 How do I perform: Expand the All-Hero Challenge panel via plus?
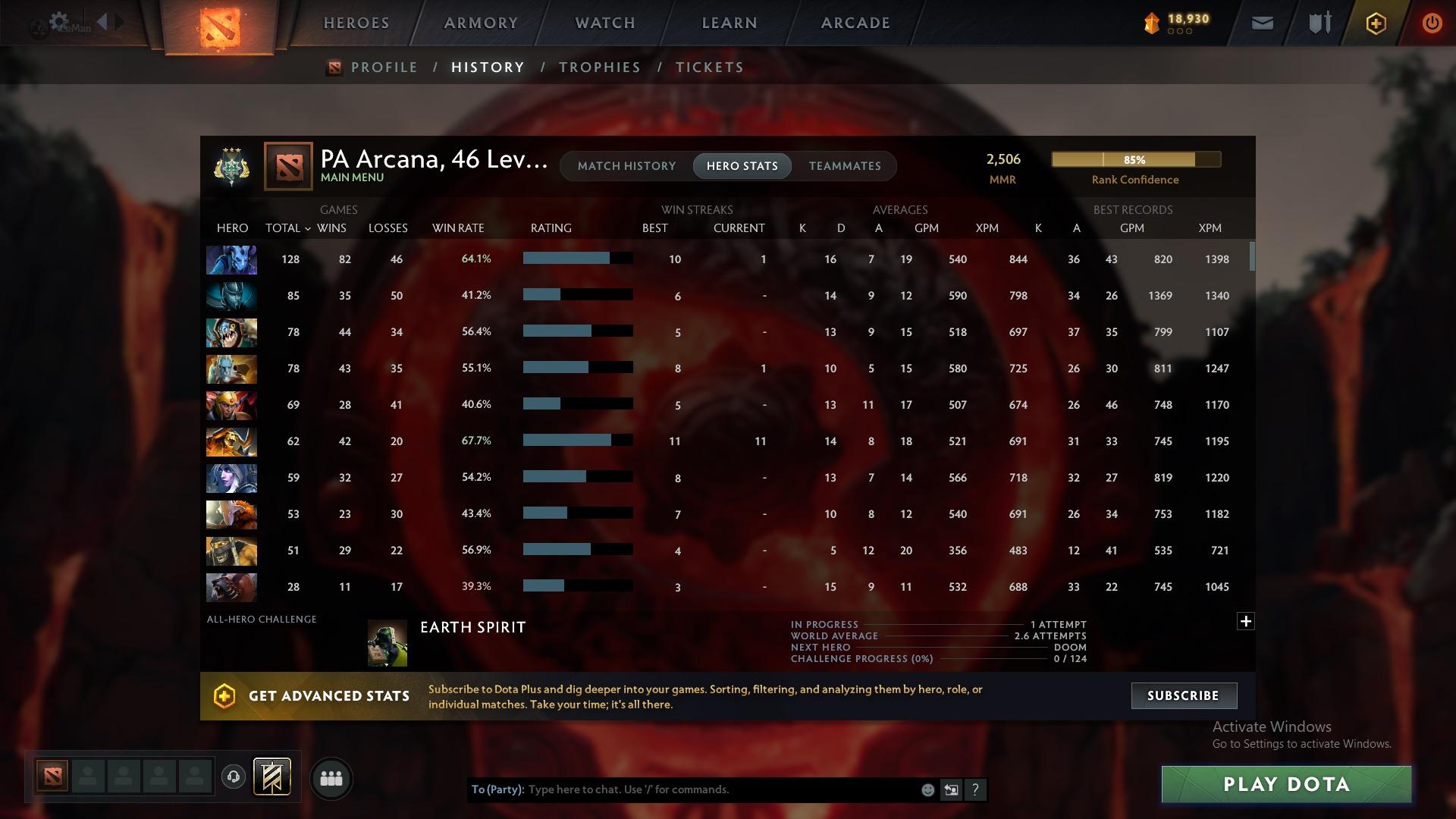(x=1247, y=620)
